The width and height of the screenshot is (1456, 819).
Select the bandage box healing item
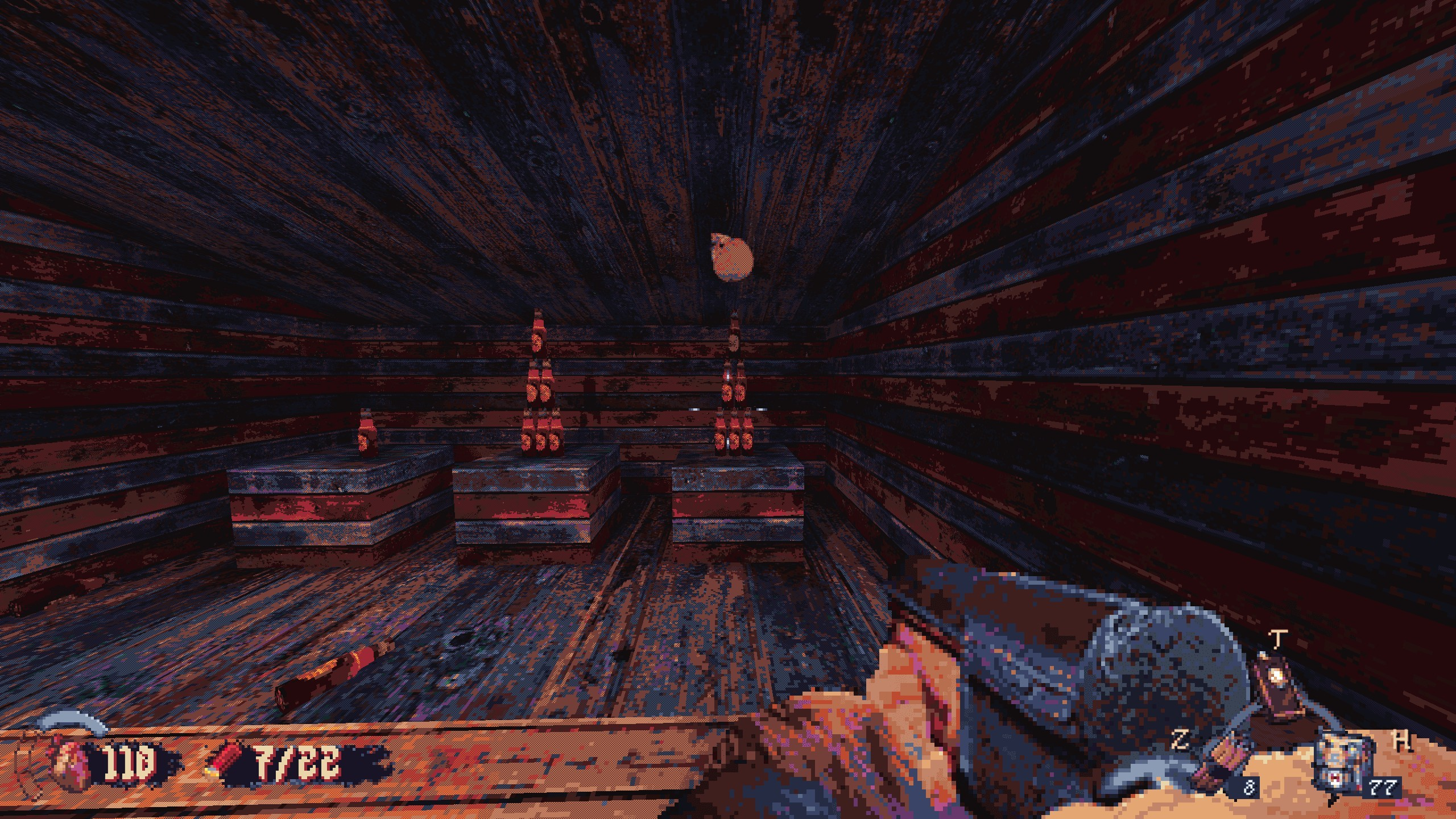(1345, 765)
